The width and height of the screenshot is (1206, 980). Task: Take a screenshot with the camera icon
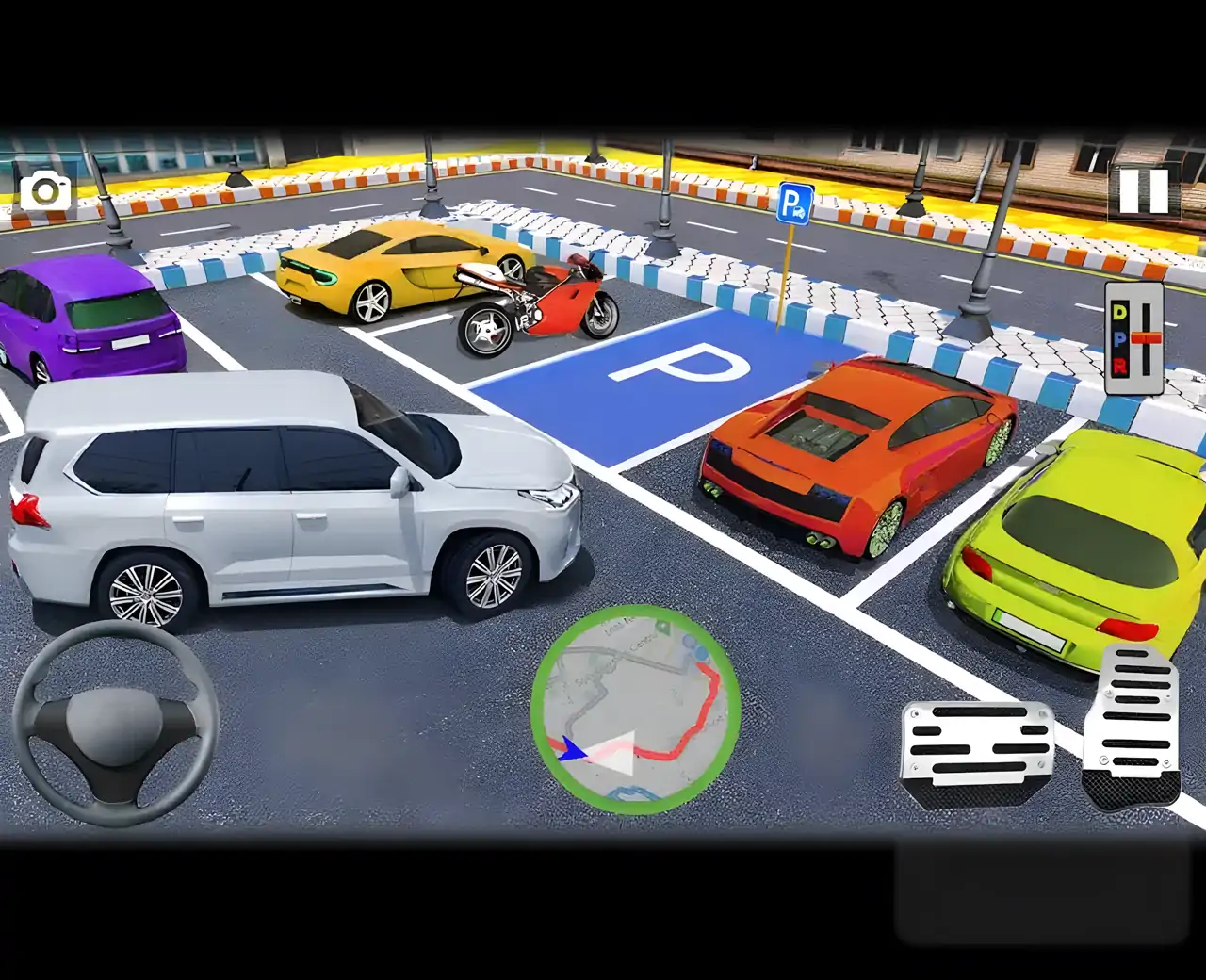[x=47, y=191]
